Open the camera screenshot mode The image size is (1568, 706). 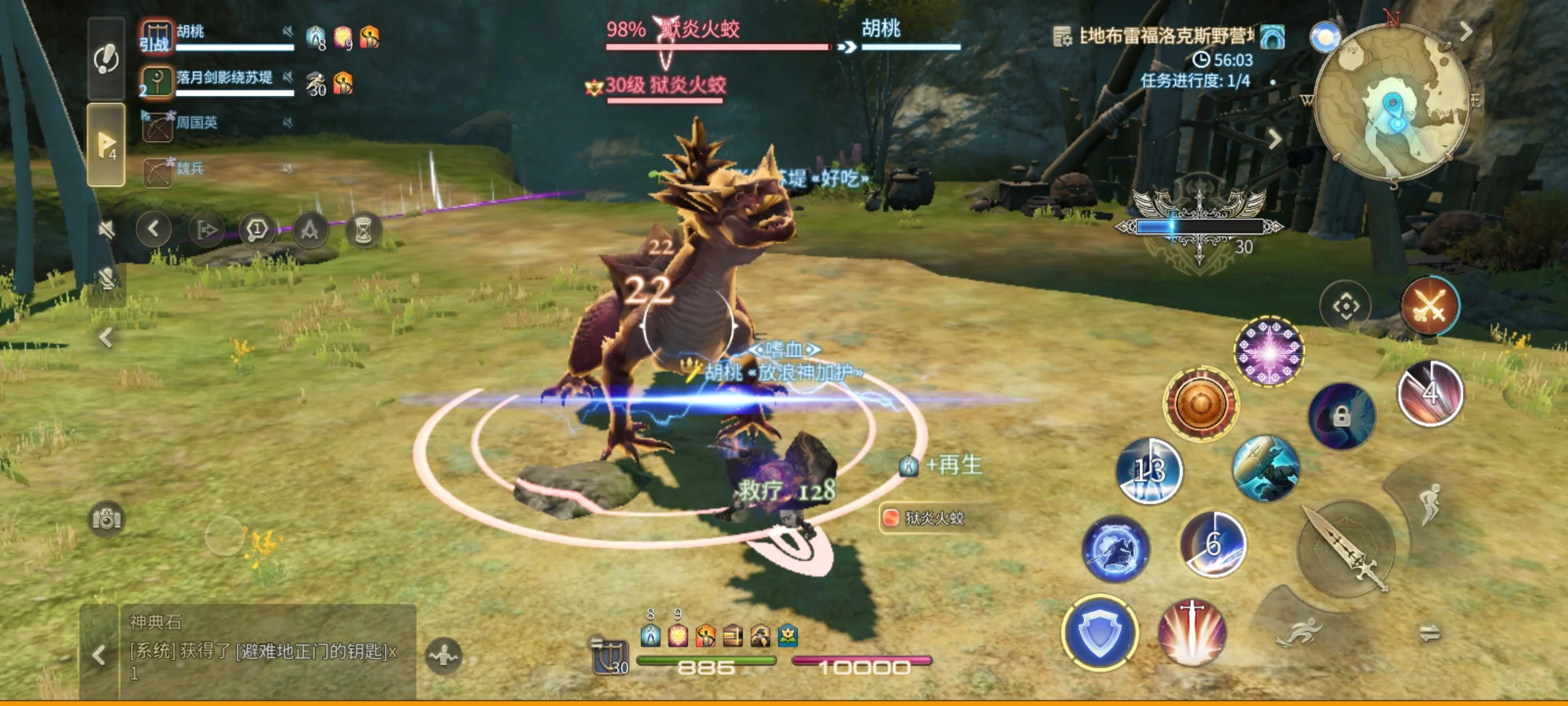(x=106, y=519)
